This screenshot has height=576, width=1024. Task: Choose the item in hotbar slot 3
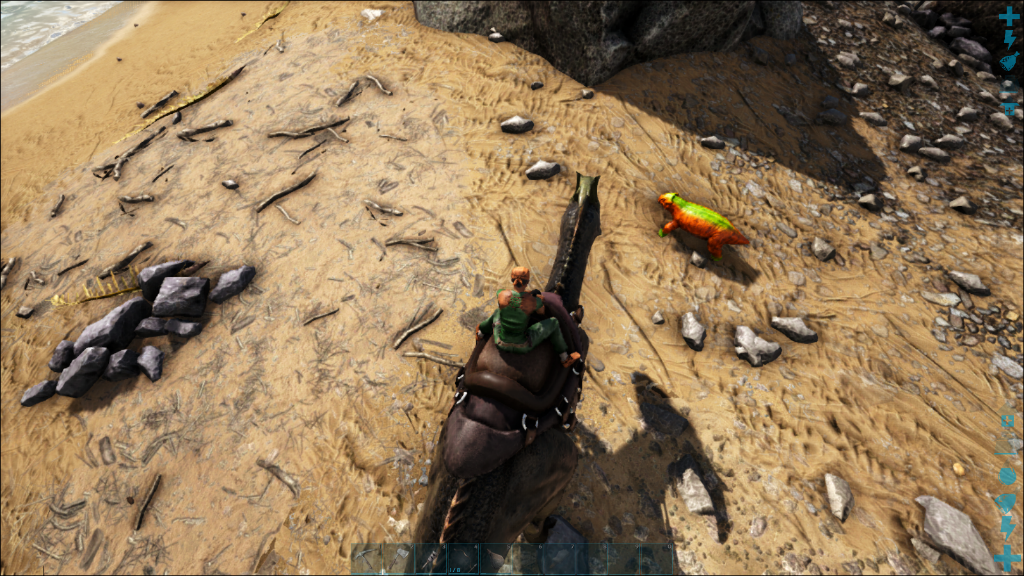coord(431,558)
